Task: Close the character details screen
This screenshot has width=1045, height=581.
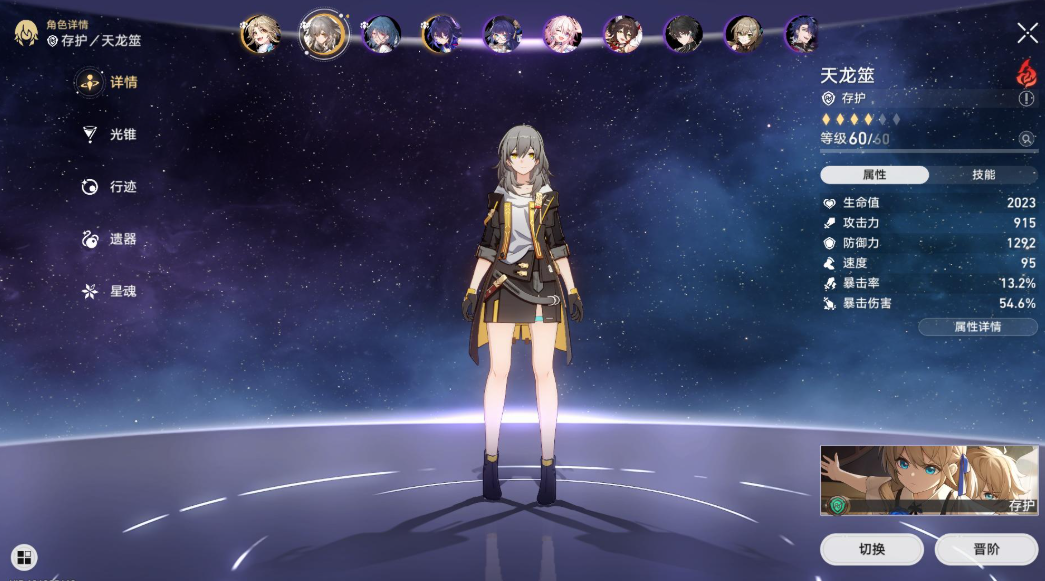Action: coord(1027,33)
